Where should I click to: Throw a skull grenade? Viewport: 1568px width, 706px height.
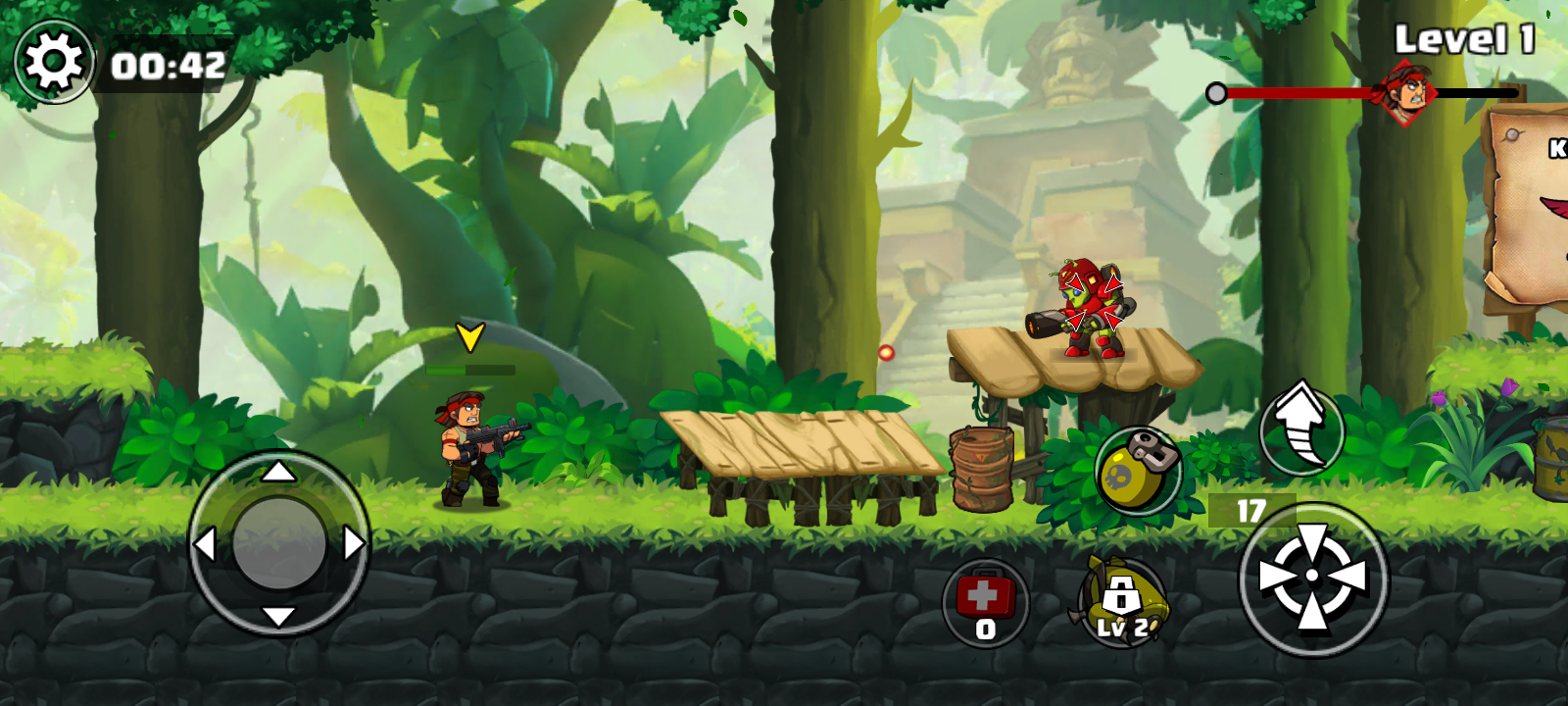pos(1137,472)
